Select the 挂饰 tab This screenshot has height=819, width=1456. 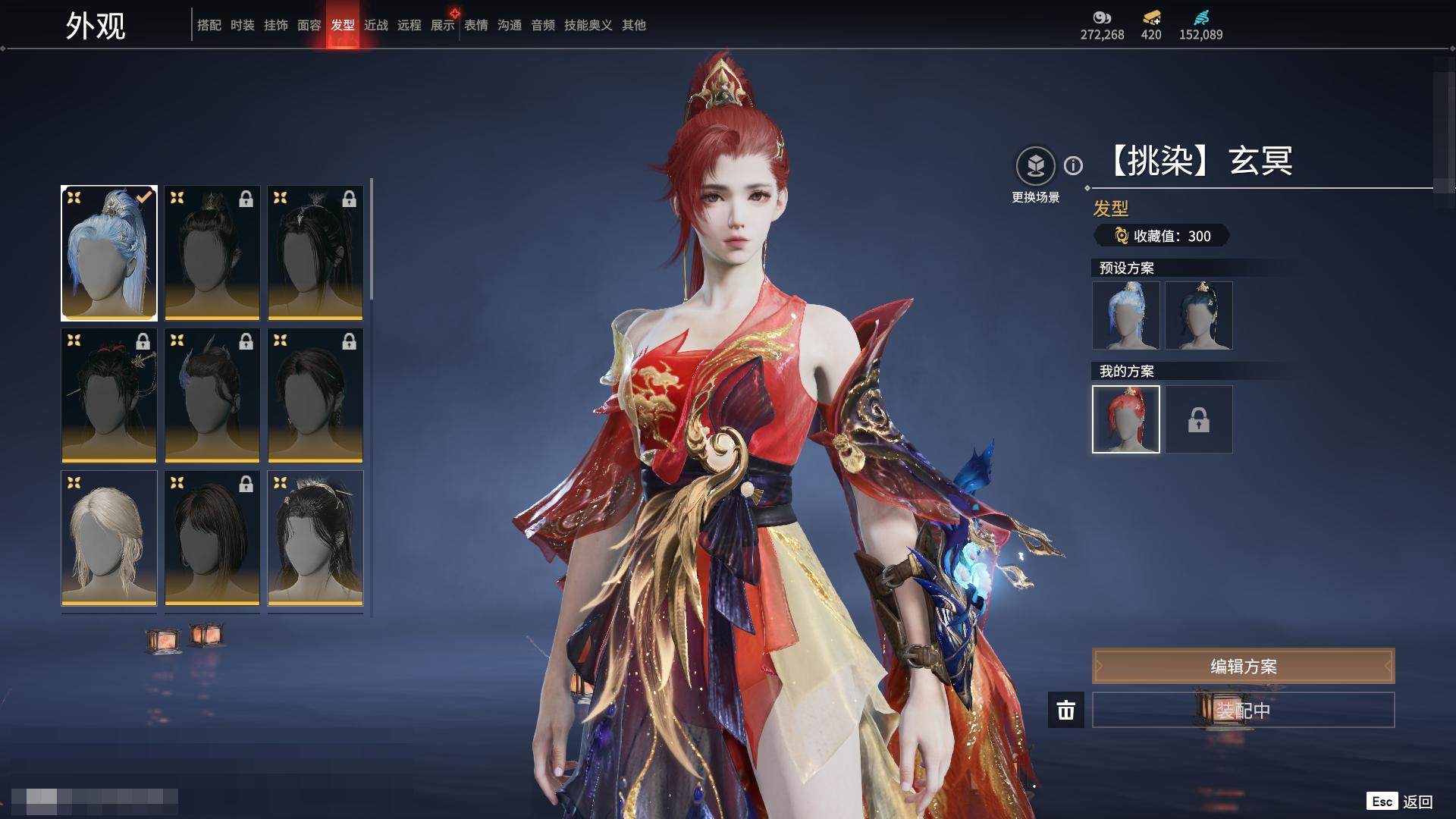(275, 25)
